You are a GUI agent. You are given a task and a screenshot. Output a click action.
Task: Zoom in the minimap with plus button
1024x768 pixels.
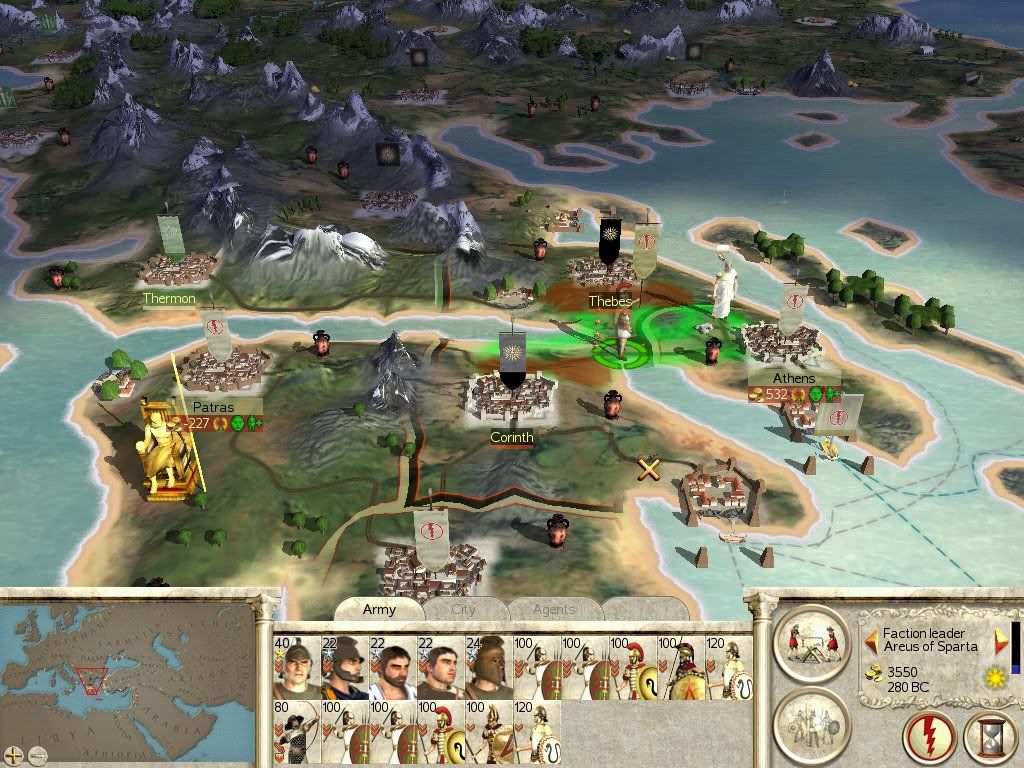tap(15, 754)
